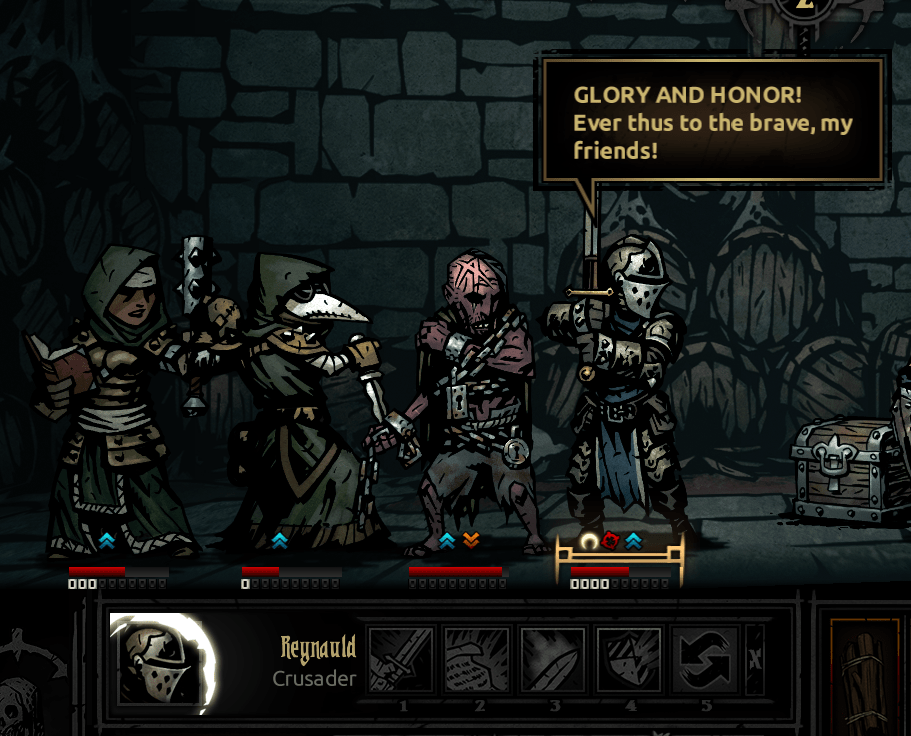The image size is (911, 736).
Task: Choose the gauntlet fist skill in slot 2
Action: tap(477, 660)
